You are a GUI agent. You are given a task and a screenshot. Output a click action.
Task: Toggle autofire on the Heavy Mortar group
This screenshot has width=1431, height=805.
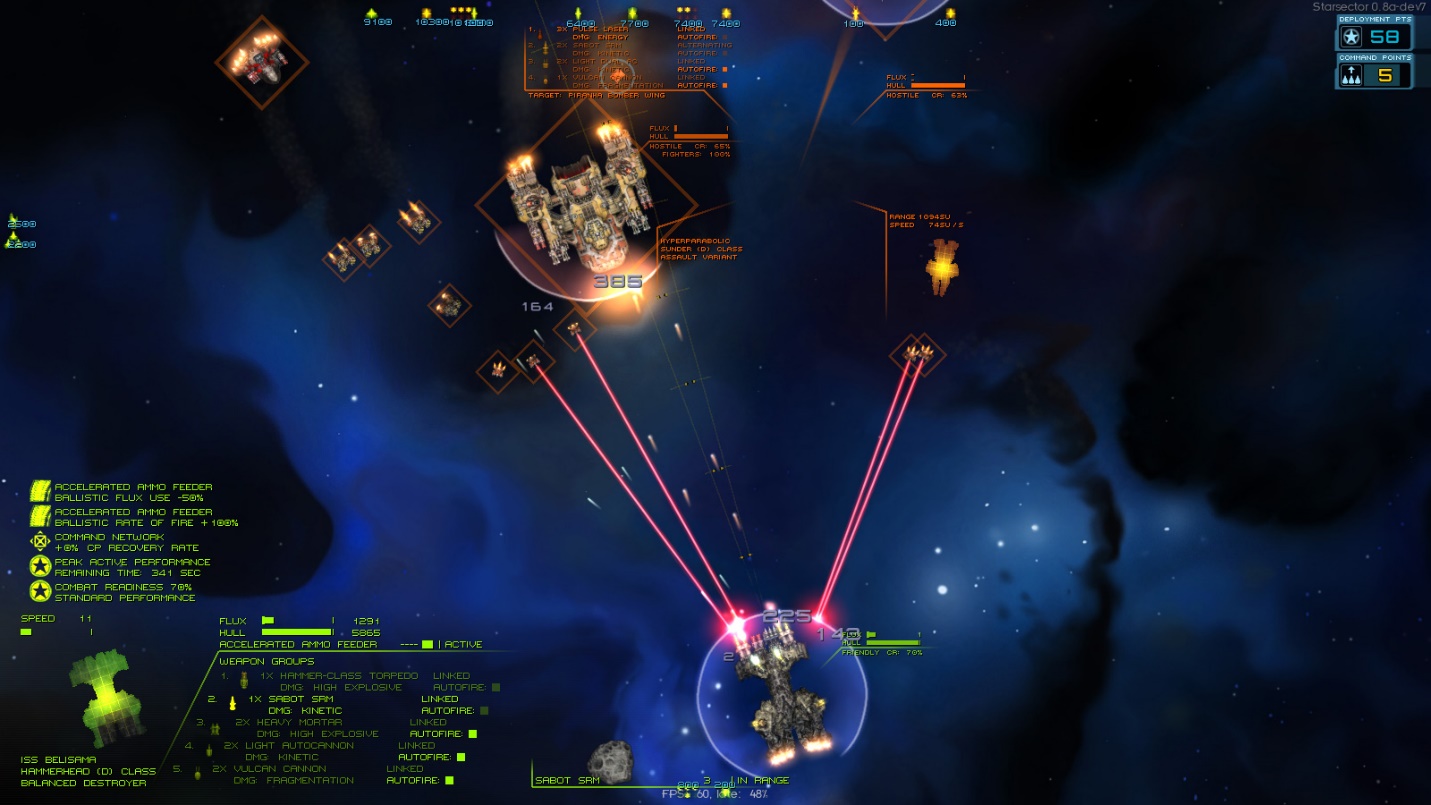471,733
